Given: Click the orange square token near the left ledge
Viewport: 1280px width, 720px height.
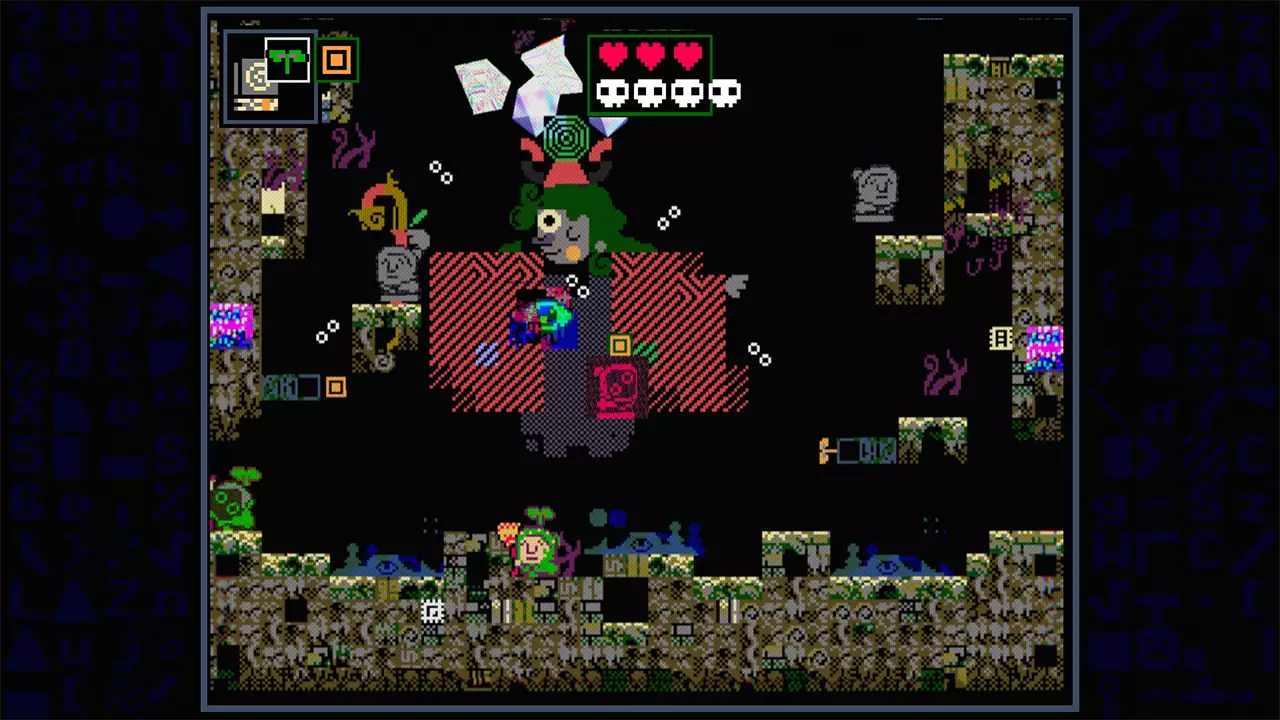Looking at the screenshot, I should tap(335, 388).
